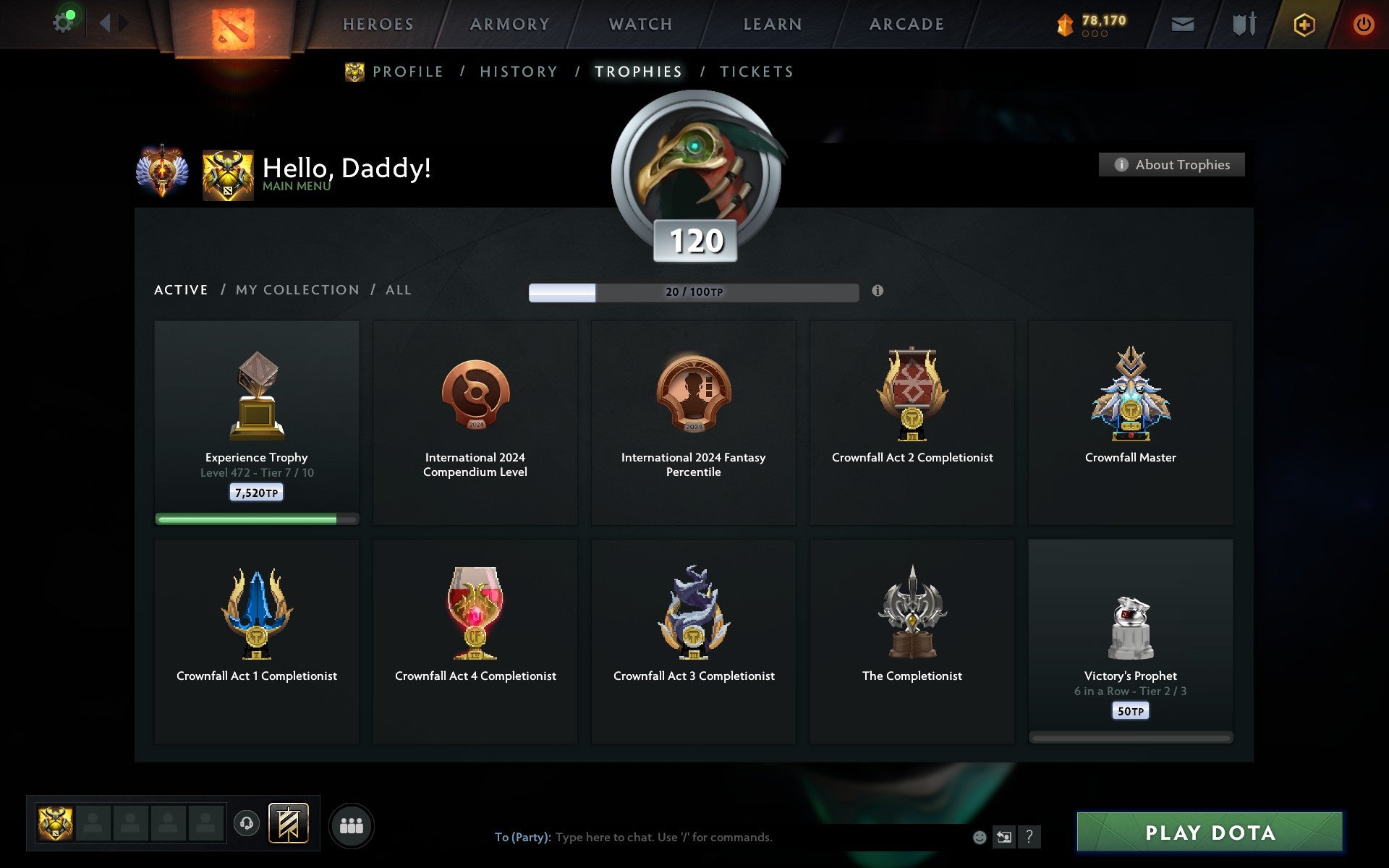Click the info icon beside the TP progress bar
1389x868 pixels.
click(878, 292)
